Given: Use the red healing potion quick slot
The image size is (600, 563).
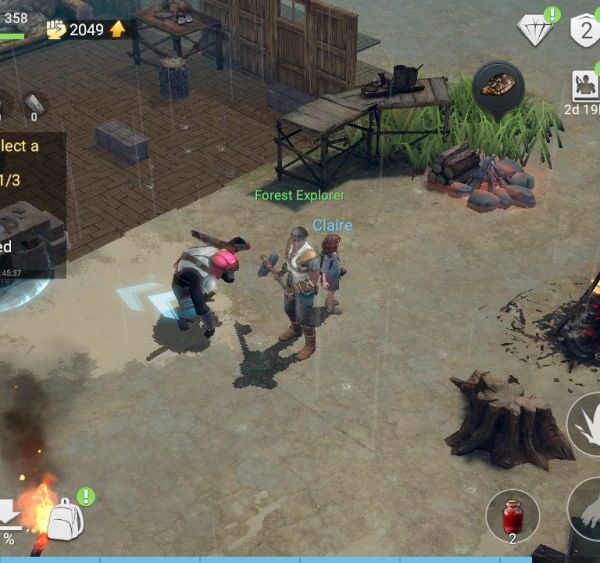Looking at the screenshot, I should (512, 516).
